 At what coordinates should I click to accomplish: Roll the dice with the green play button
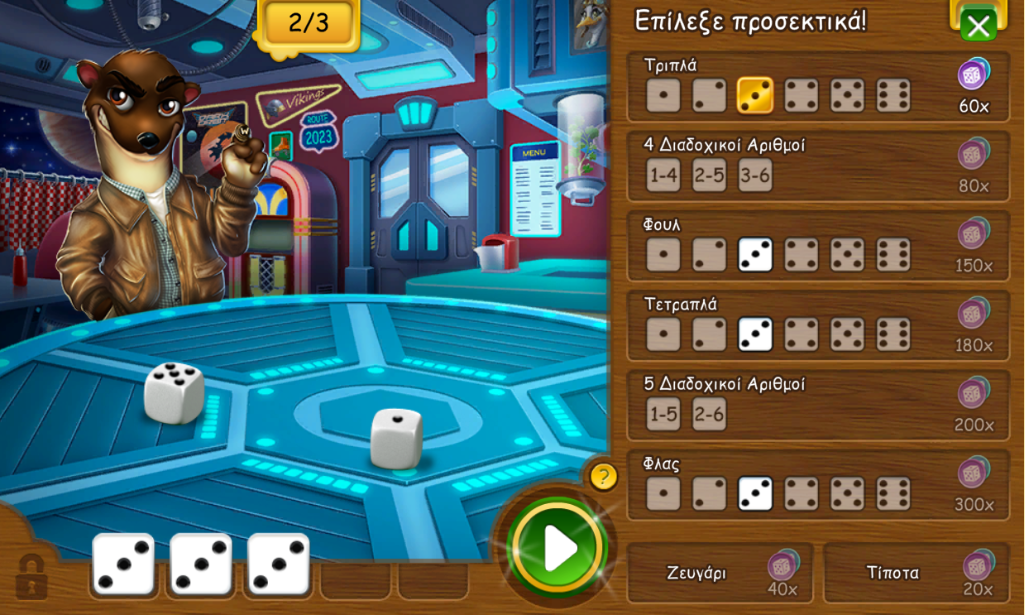557,547
